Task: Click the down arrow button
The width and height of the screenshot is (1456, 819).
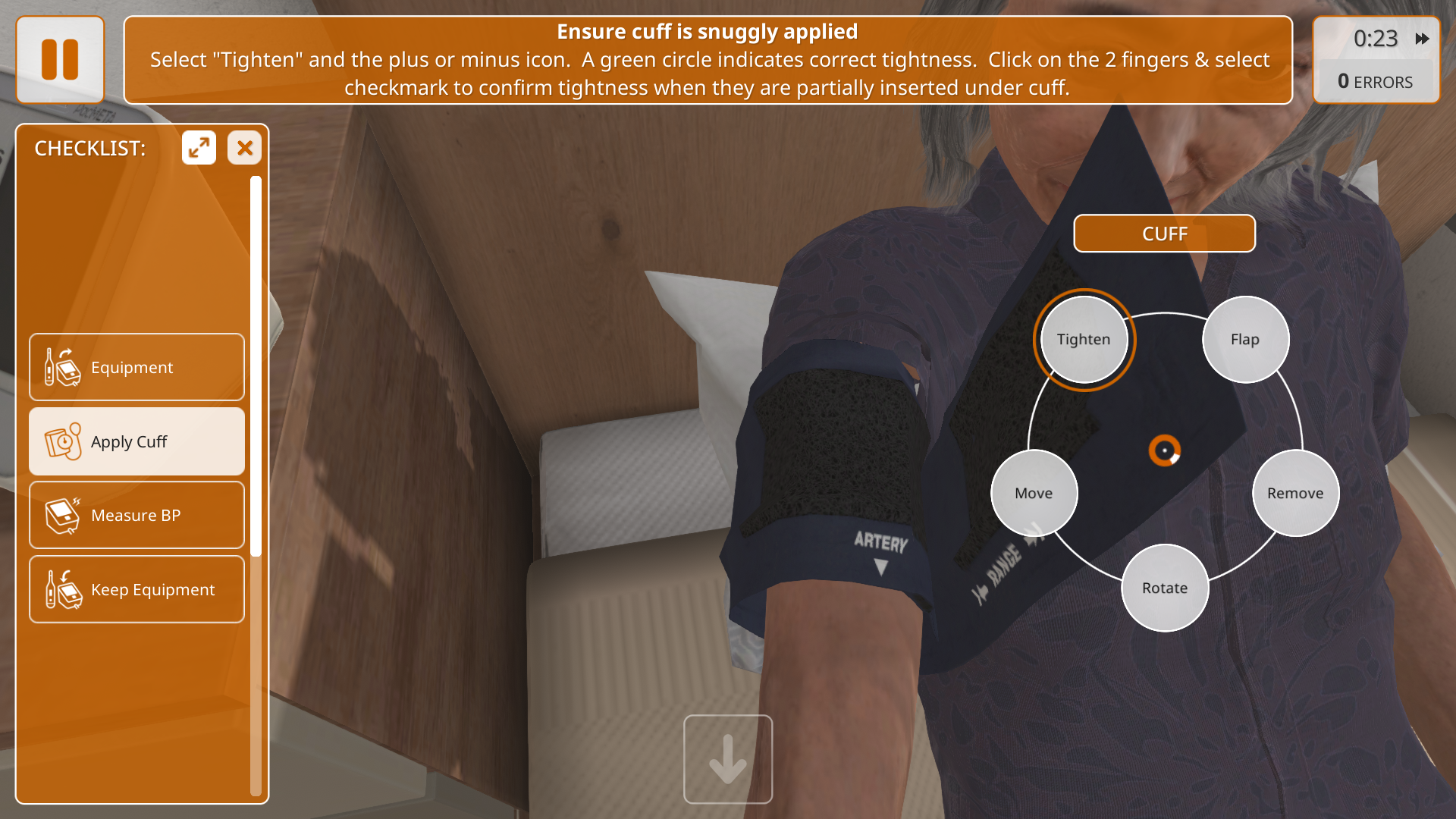Action: point(727,759)
